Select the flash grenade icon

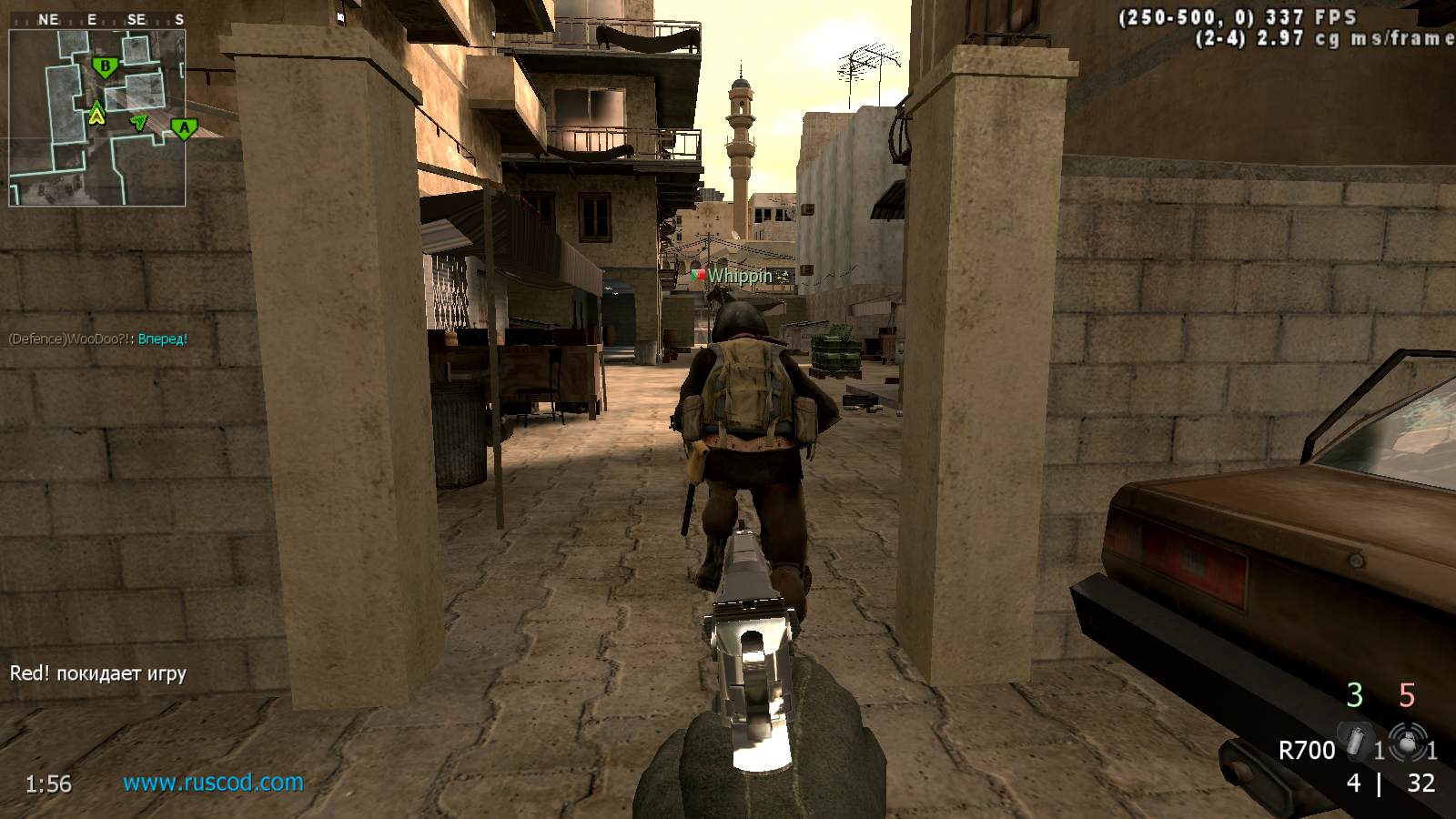pos(1408,743)
